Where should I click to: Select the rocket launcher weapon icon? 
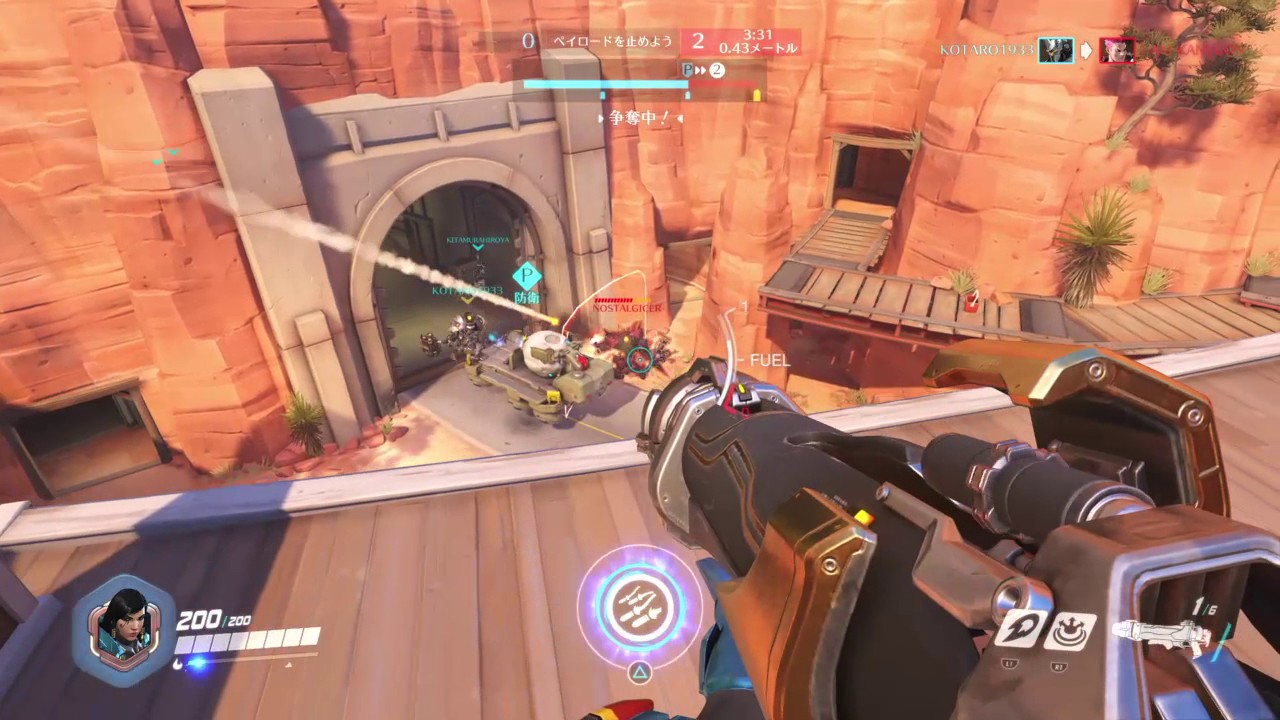point(1161,634)
